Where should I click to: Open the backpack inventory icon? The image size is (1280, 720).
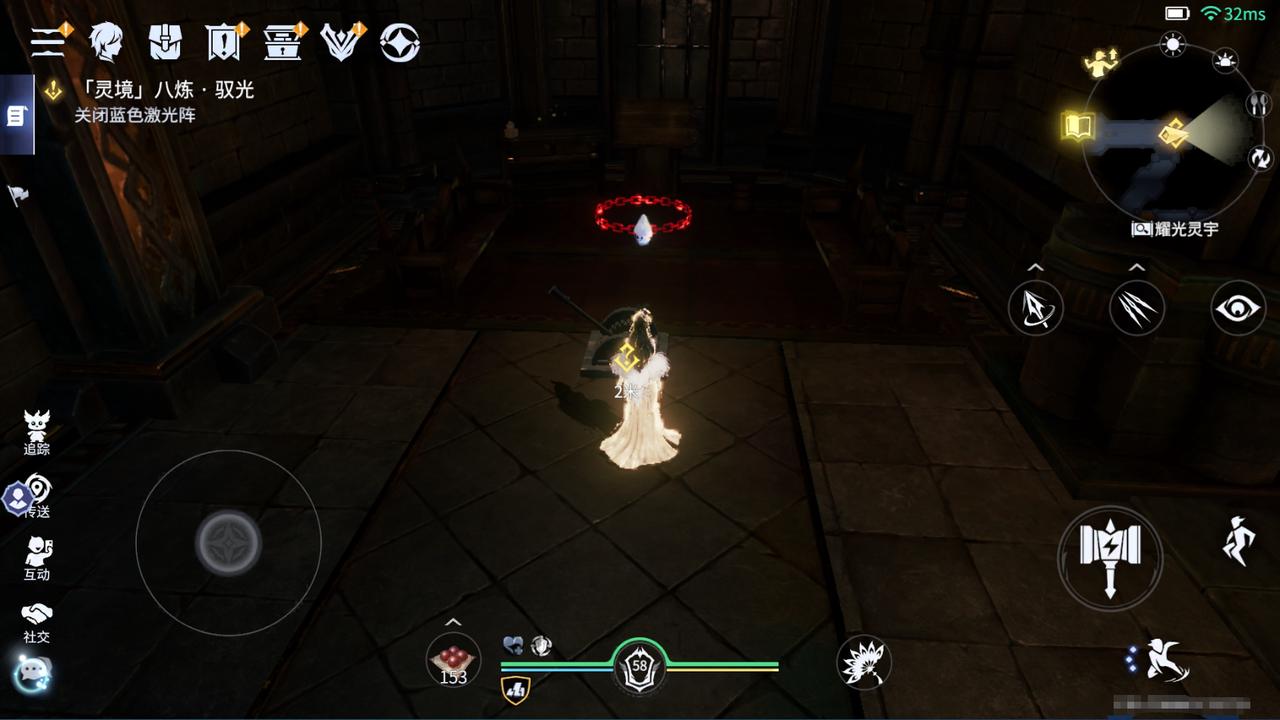pyautogui.click(x=165, y=42)
